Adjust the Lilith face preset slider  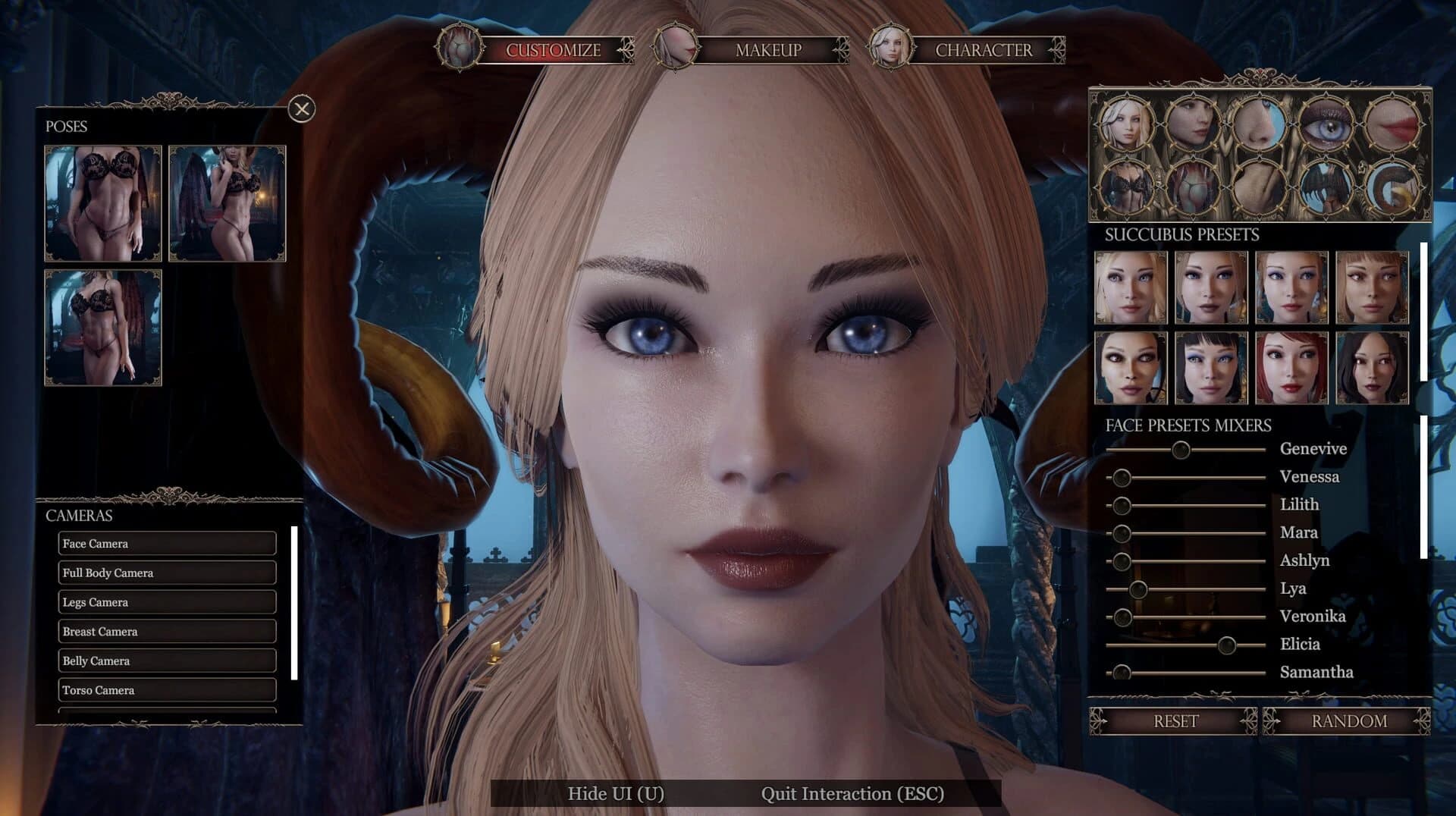(x=1120, y=504)
